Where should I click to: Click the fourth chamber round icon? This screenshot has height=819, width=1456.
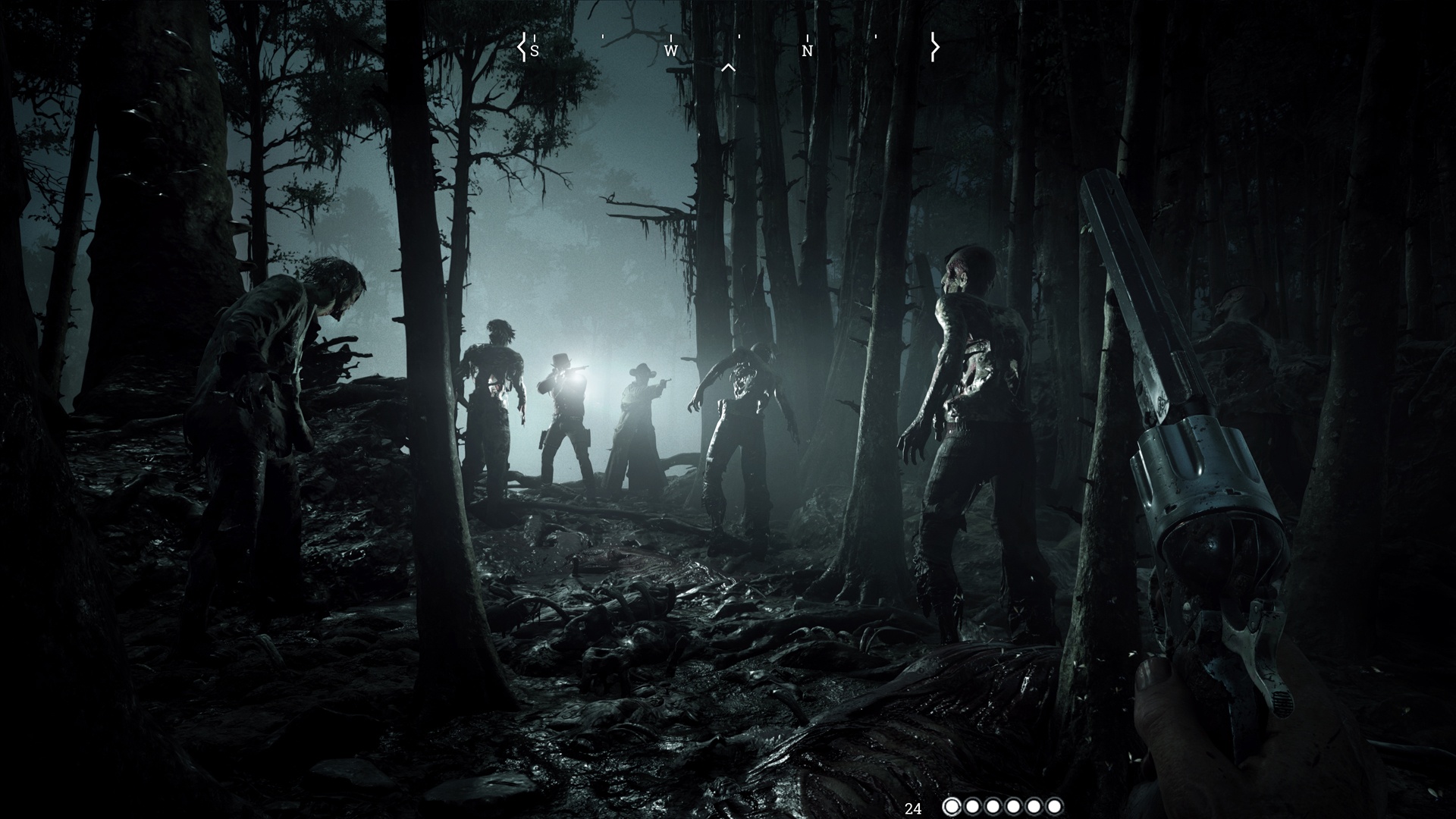click(x=1014, y=807)
